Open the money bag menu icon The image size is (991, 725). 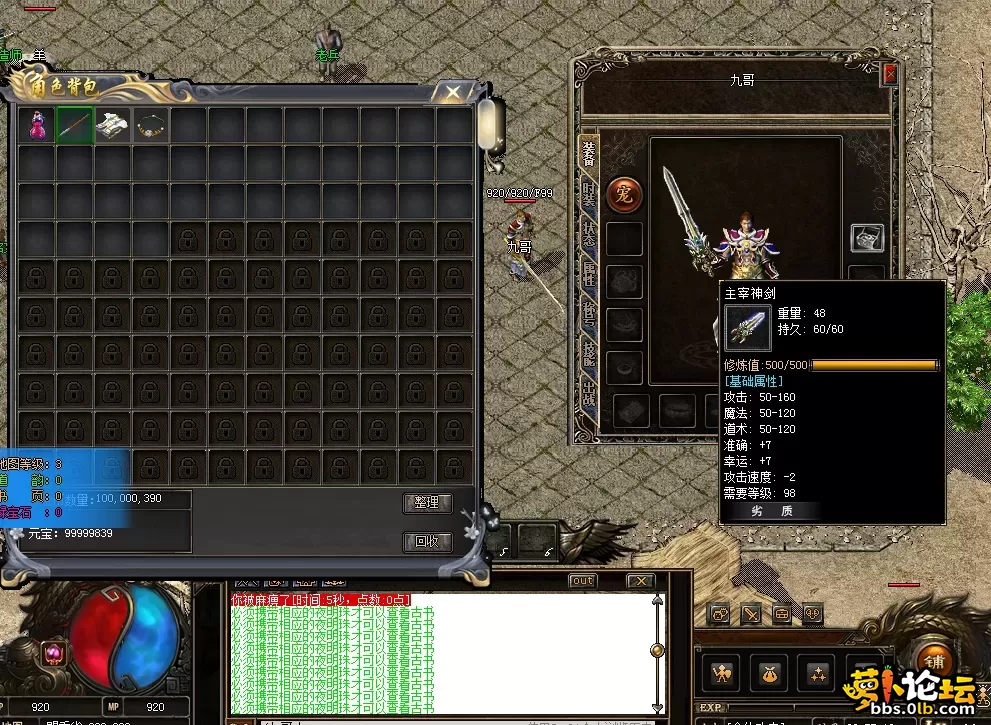tap(770, 673)
